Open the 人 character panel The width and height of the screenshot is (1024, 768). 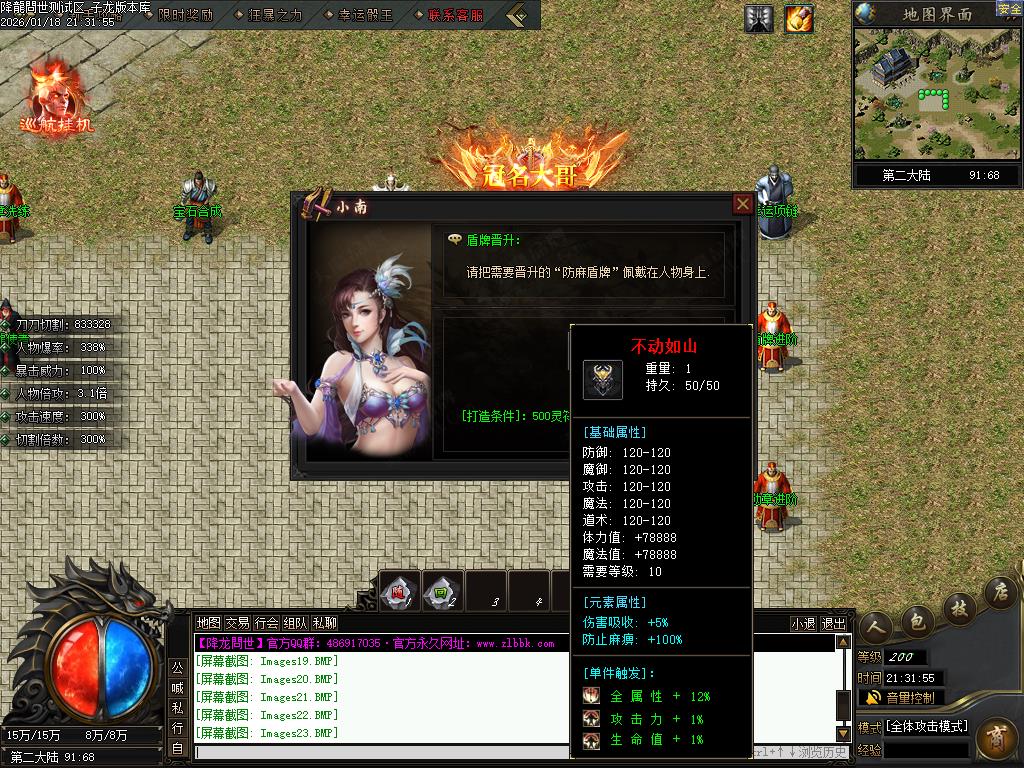coord(878,626)
